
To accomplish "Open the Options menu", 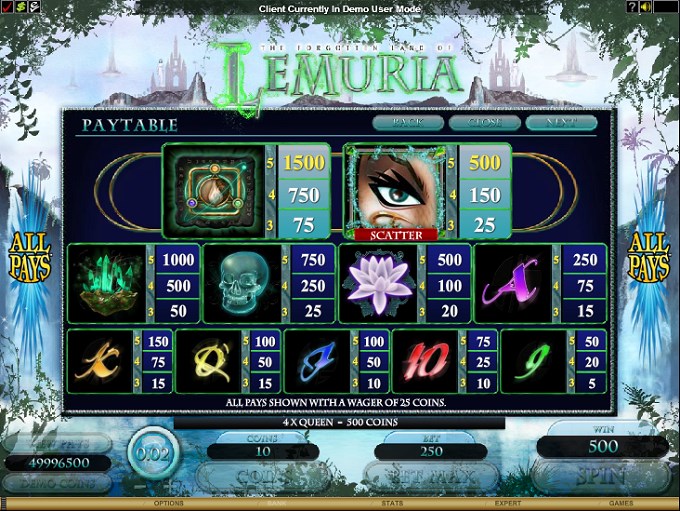I will coord(169,503).
